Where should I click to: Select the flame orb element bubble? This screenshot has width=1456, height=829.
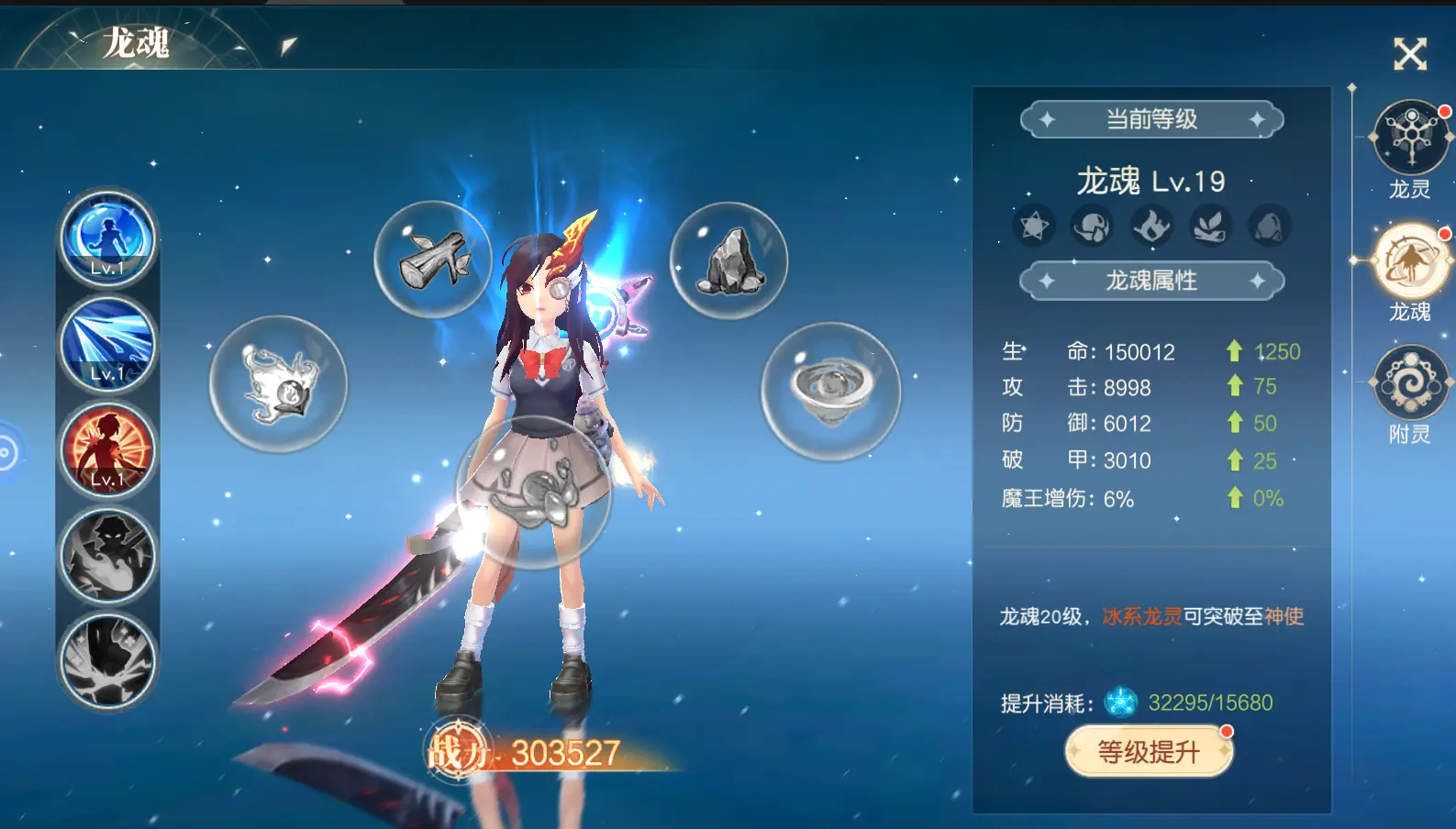pos(279,384)
